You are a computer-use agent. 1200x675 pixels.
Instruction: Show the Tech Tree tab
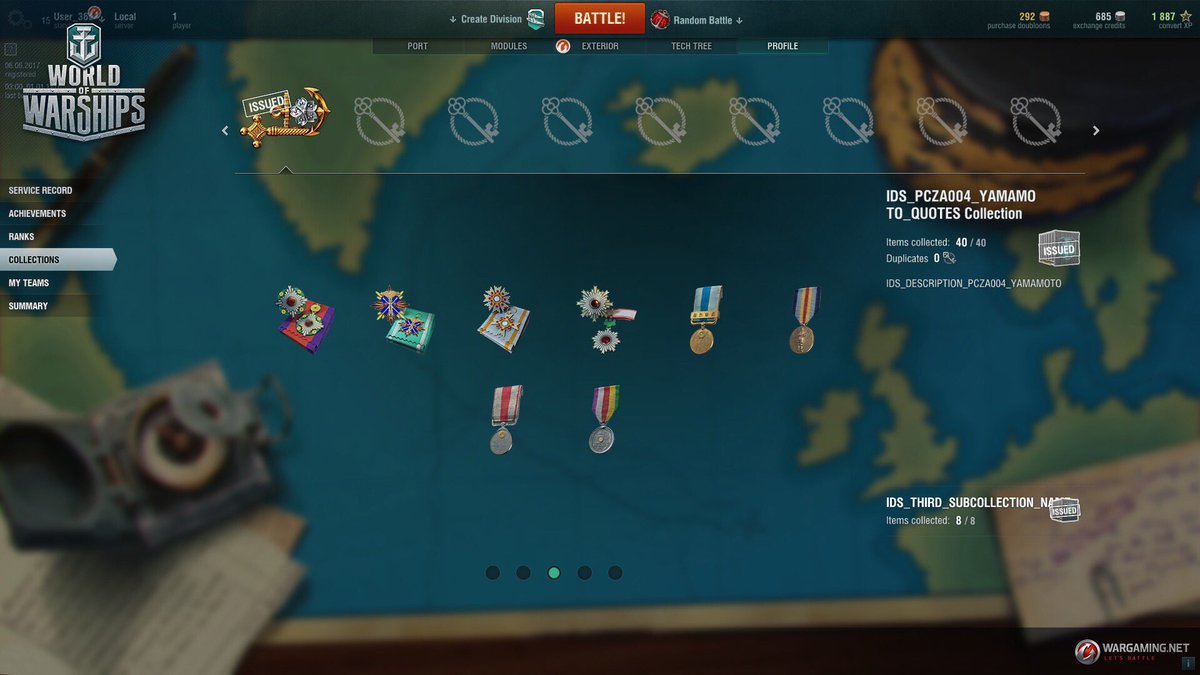(x=691, y=46)
